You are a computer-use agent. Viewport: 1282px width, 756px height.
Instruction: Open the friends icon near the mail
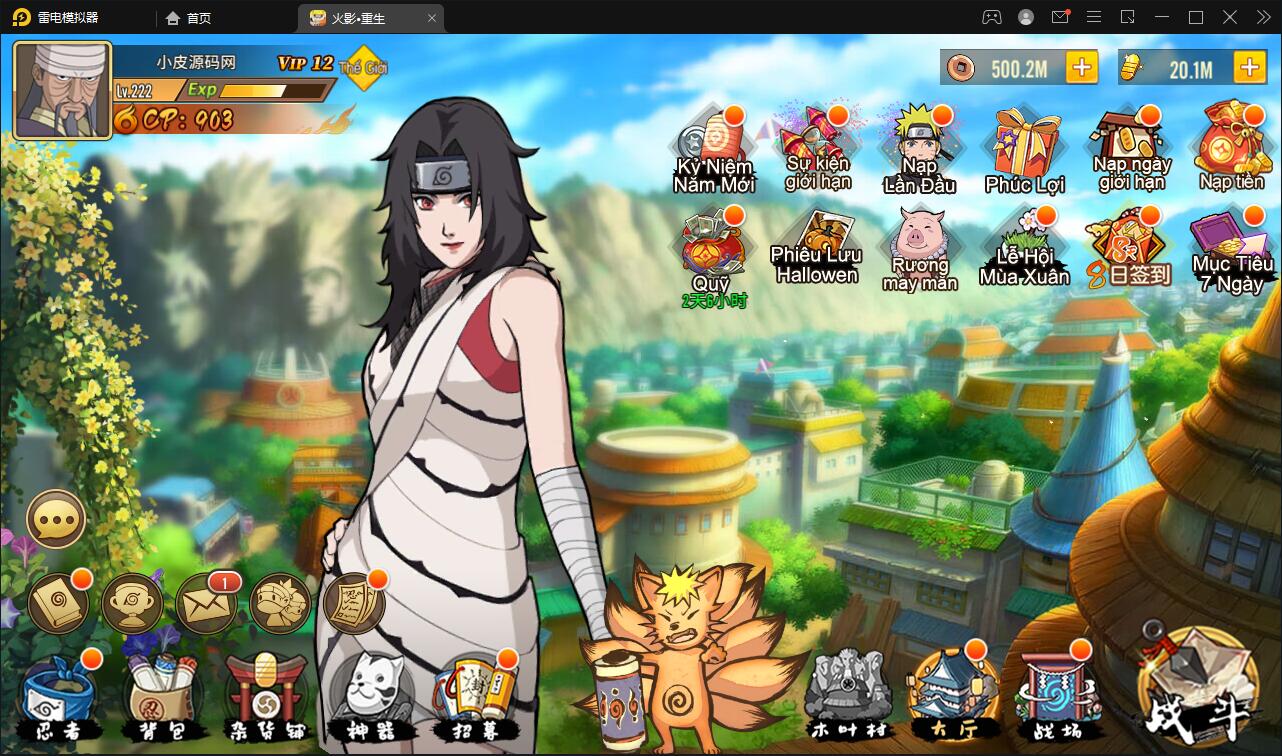pos(277,605)
